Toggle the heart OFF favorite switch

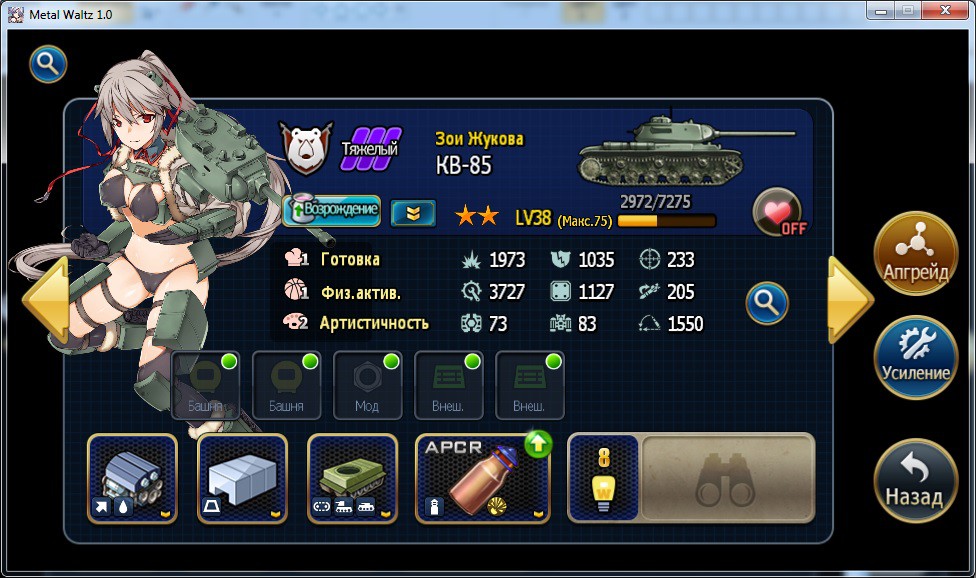(x=779, y=212)
